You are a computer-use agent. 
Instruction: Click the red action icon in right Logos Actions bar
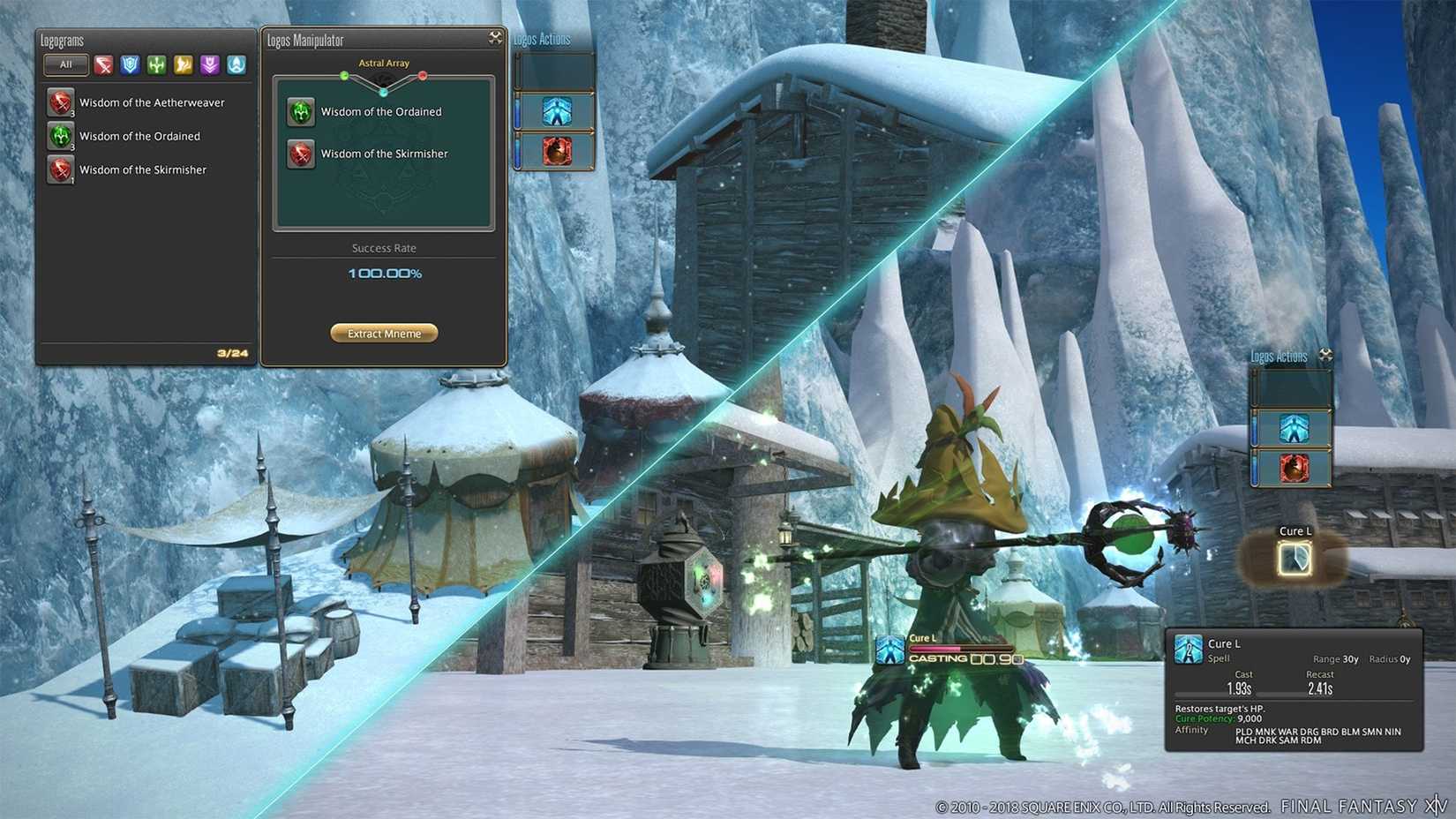pos(1294,467)
